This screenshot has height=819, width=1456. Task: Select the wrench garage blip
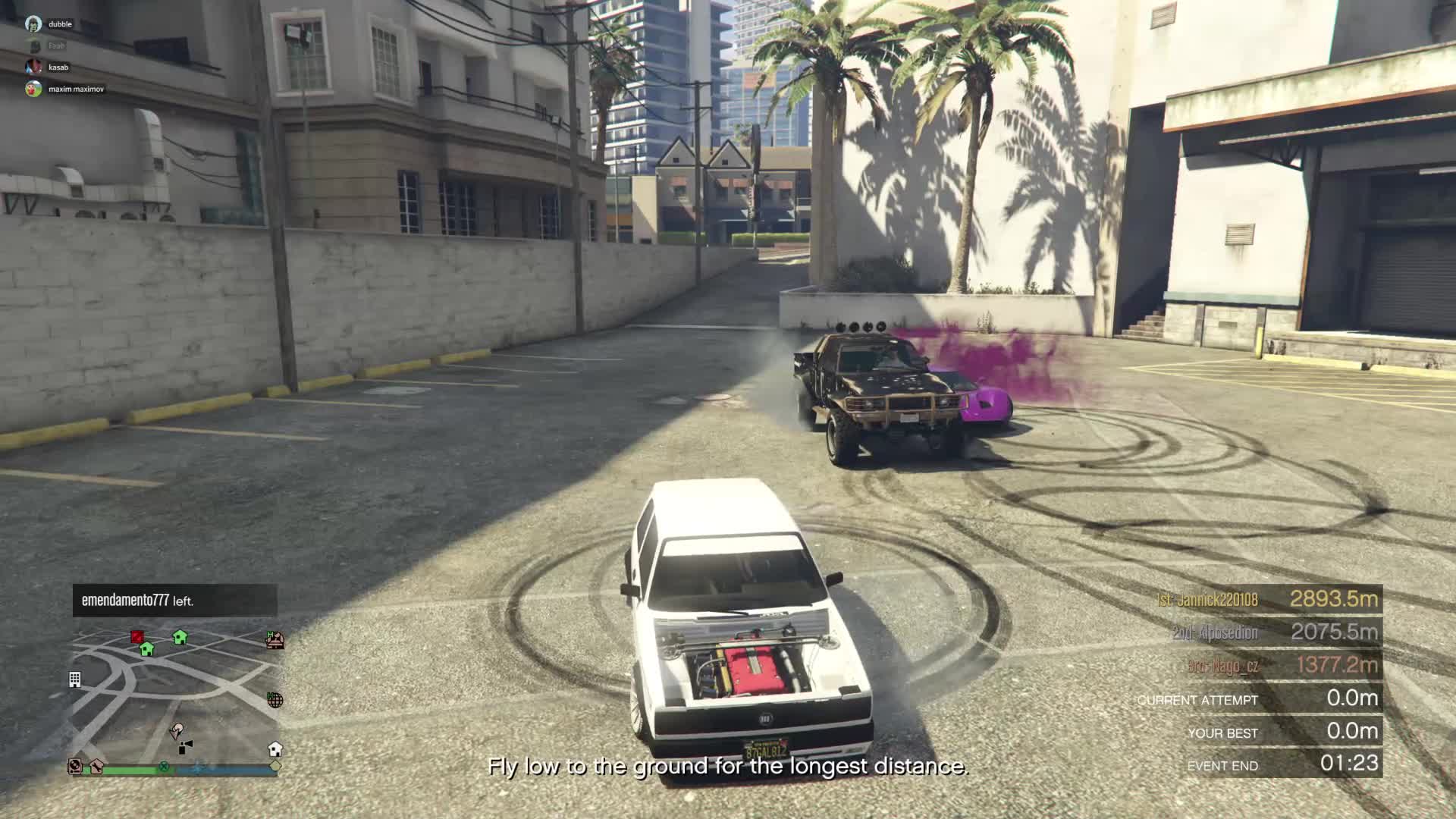pyautogui.click(x=97, y=766)
